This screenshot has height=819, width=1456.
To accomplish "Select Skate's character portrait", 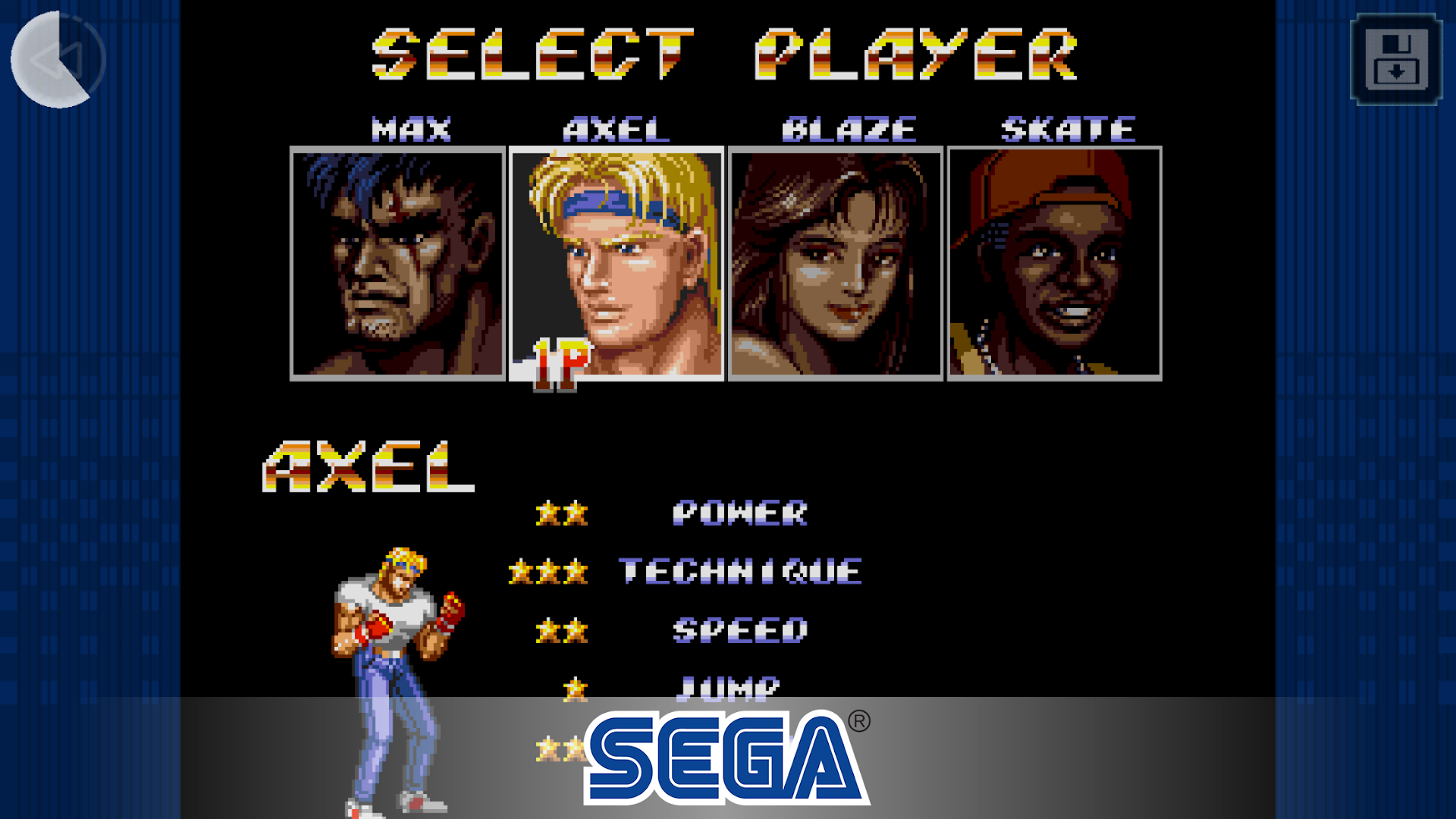I will click(1054, 262).
